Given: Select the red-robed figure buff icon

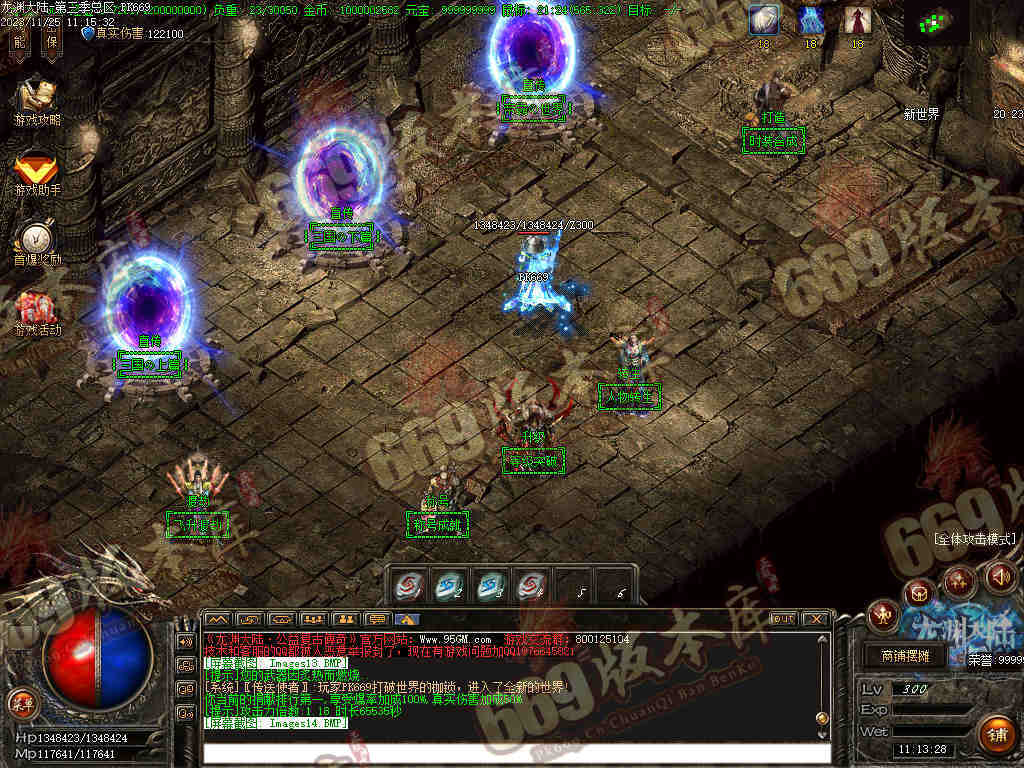Looking at the screenshot, I should coord(857,20).
